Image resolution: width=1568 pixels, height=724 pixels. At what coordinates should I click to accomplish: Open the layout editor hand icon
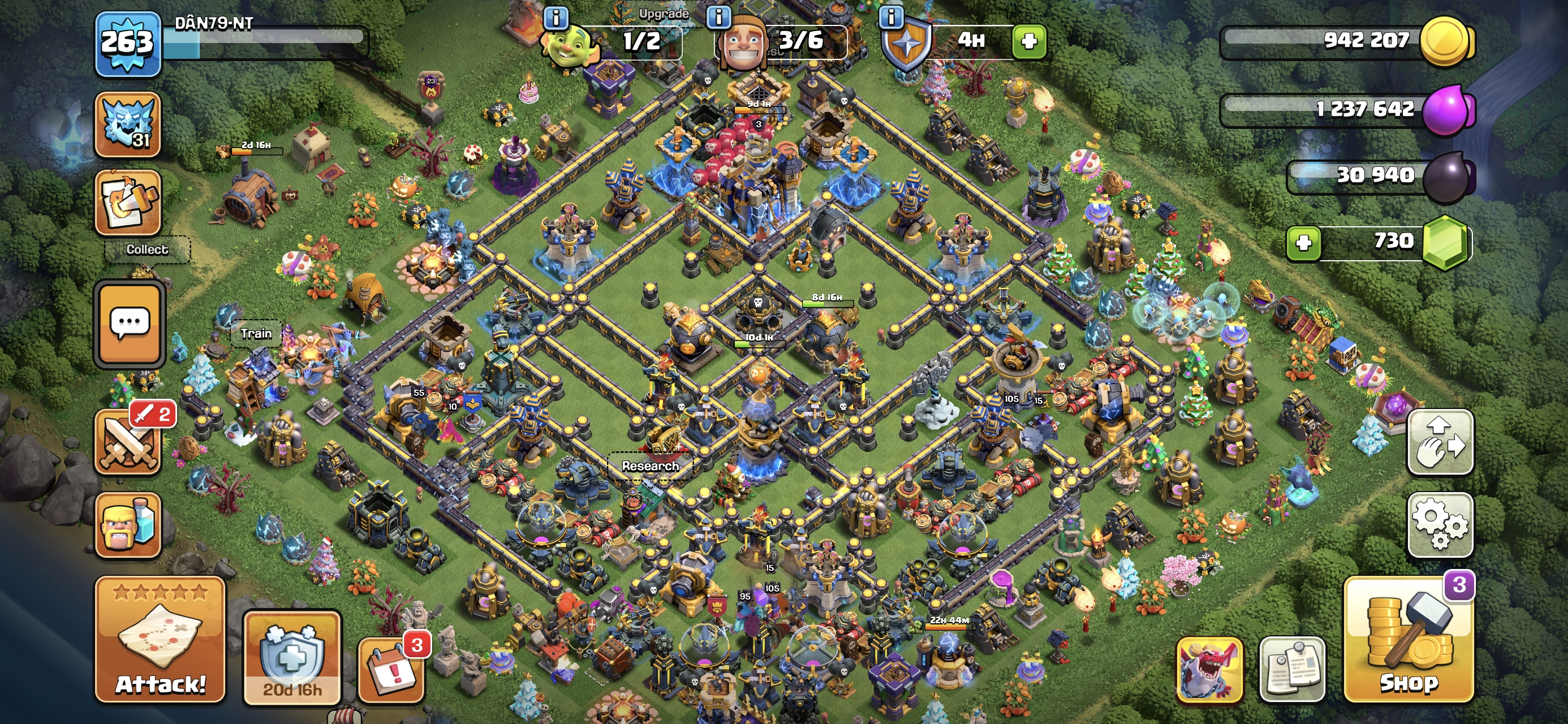pos(1440,442)
